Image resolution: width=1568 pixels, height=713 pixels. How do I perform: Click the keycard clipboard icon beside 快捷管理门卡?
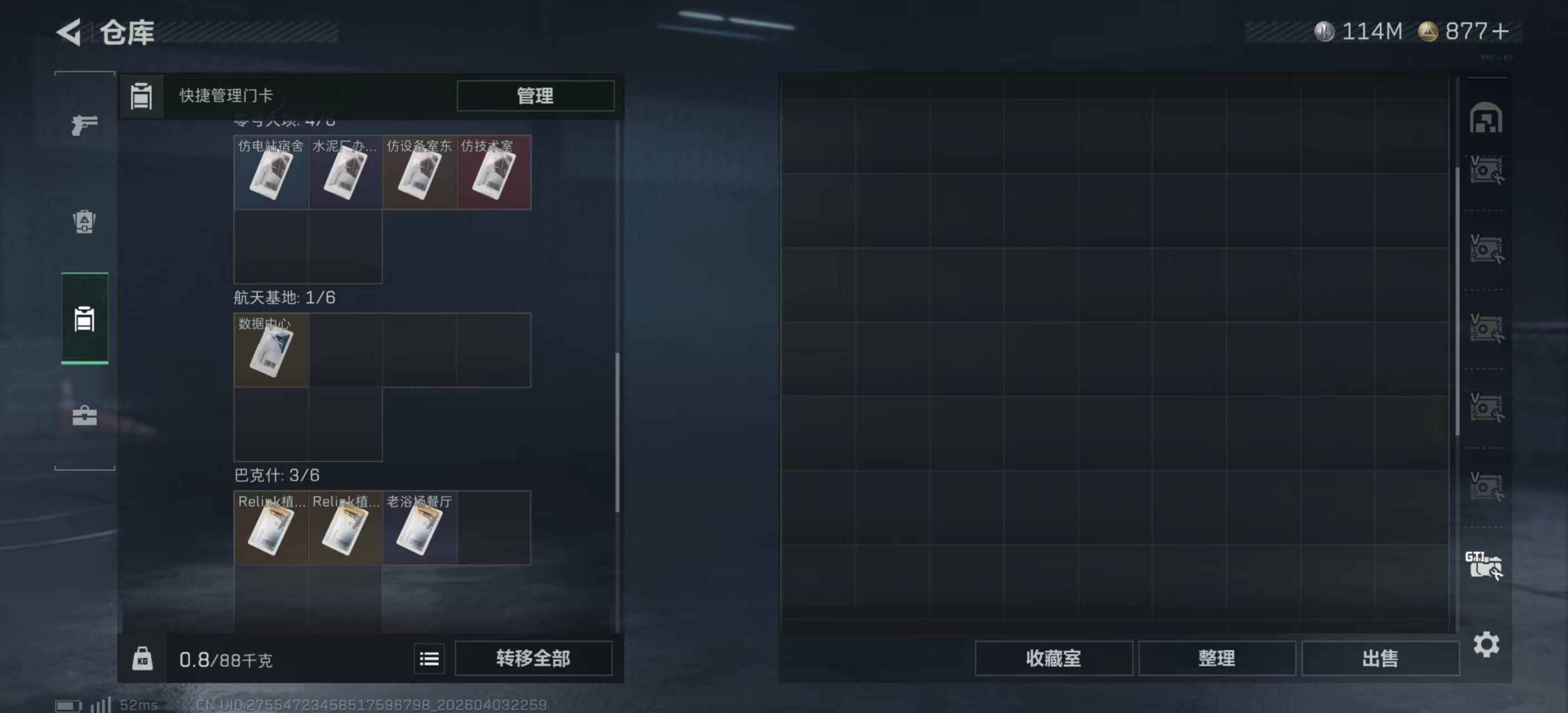pyautogui.click(x=141, y=96)
